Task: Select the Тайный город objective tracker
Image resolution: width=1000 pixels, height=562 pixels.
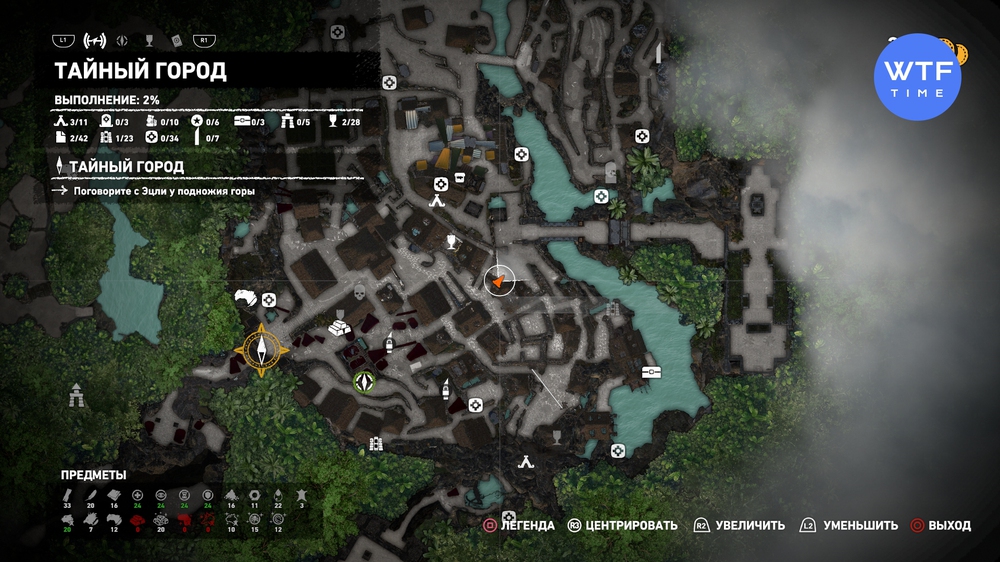Action: coord(125,166)
